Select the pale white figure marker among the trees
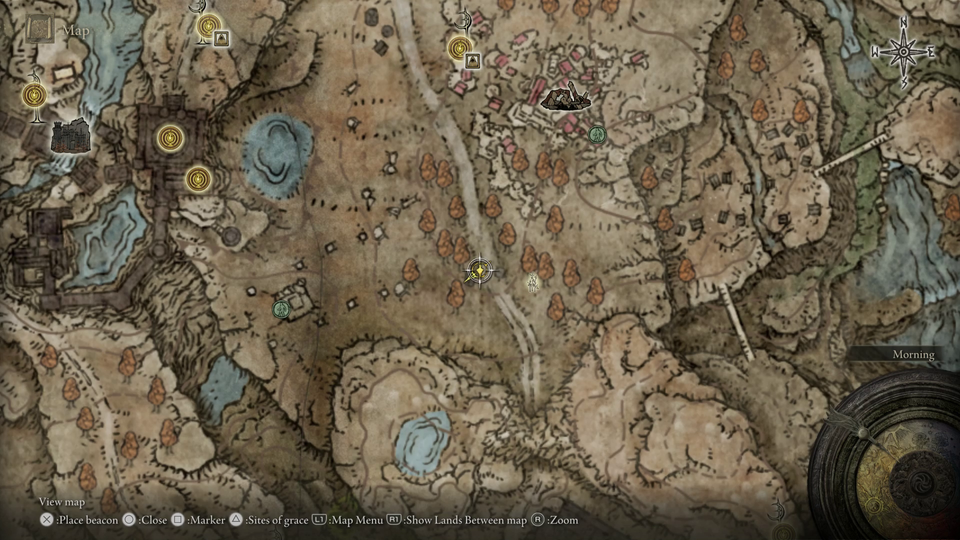This screenshot has width=960, height=540. pos(533,283)
